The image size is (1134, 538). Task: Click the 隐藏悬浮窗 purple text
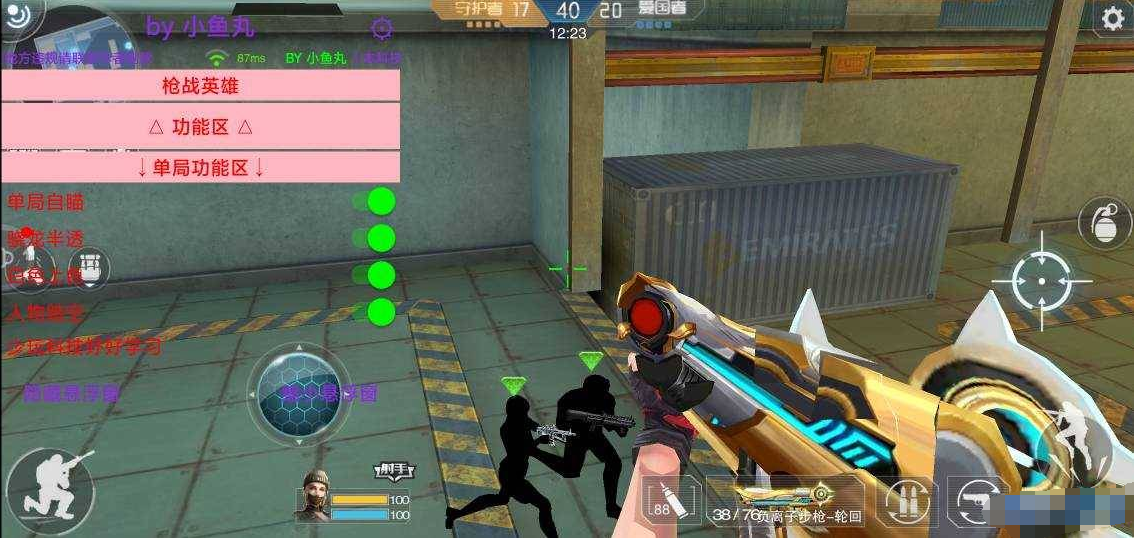(x=72, y=393)
